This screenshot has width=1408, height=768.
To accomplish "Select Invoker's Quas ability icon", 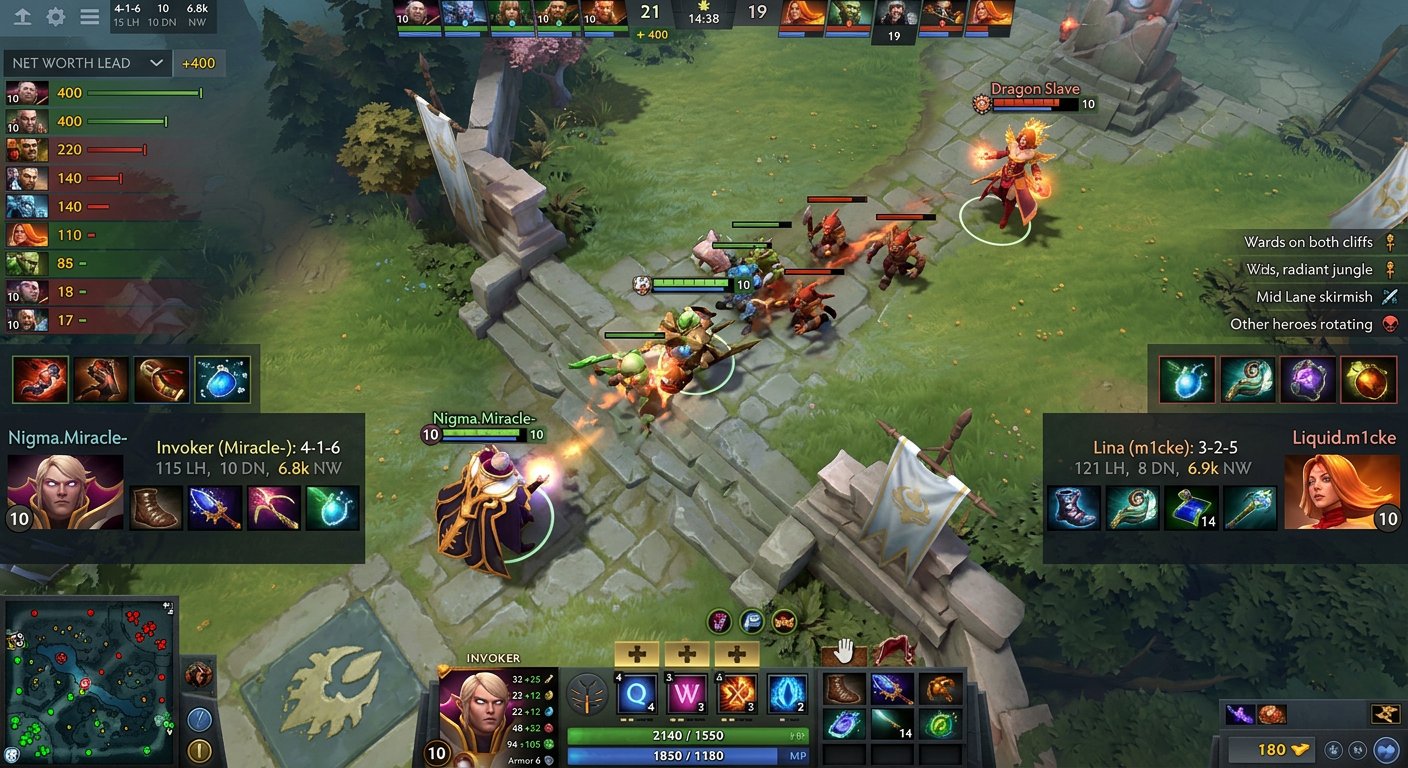I will [x=637, y=693].
